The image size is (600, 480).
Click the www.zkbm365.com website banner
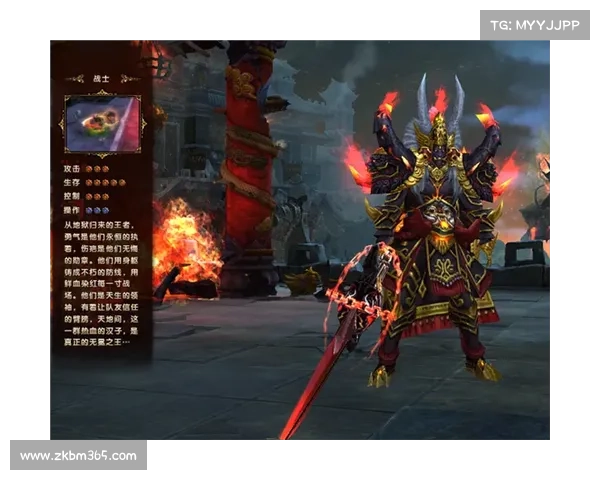pyautogui.click(x=79, y=456)
